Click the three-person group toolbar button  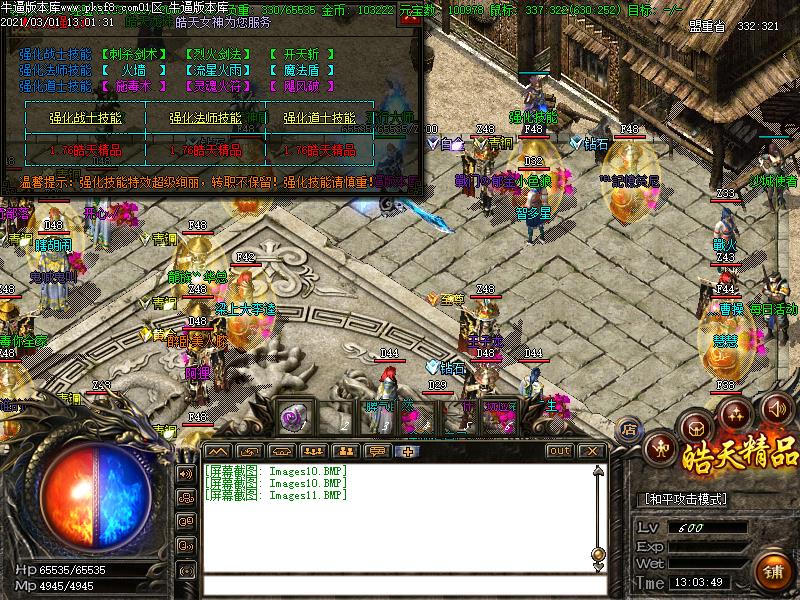[x=312, y=451]
